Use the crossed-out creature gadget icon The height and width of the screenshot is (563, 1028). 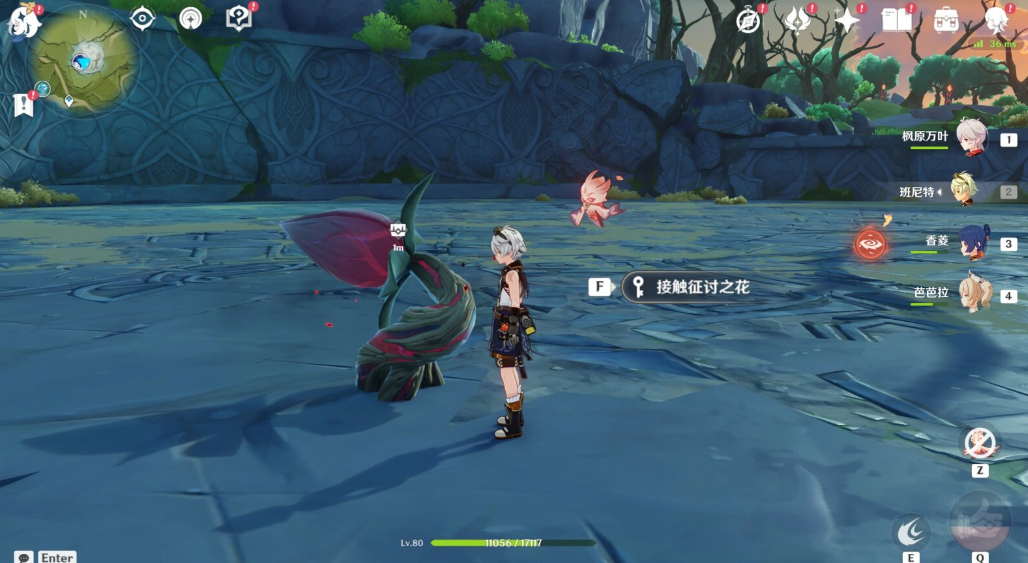click(x=980, y=442)
